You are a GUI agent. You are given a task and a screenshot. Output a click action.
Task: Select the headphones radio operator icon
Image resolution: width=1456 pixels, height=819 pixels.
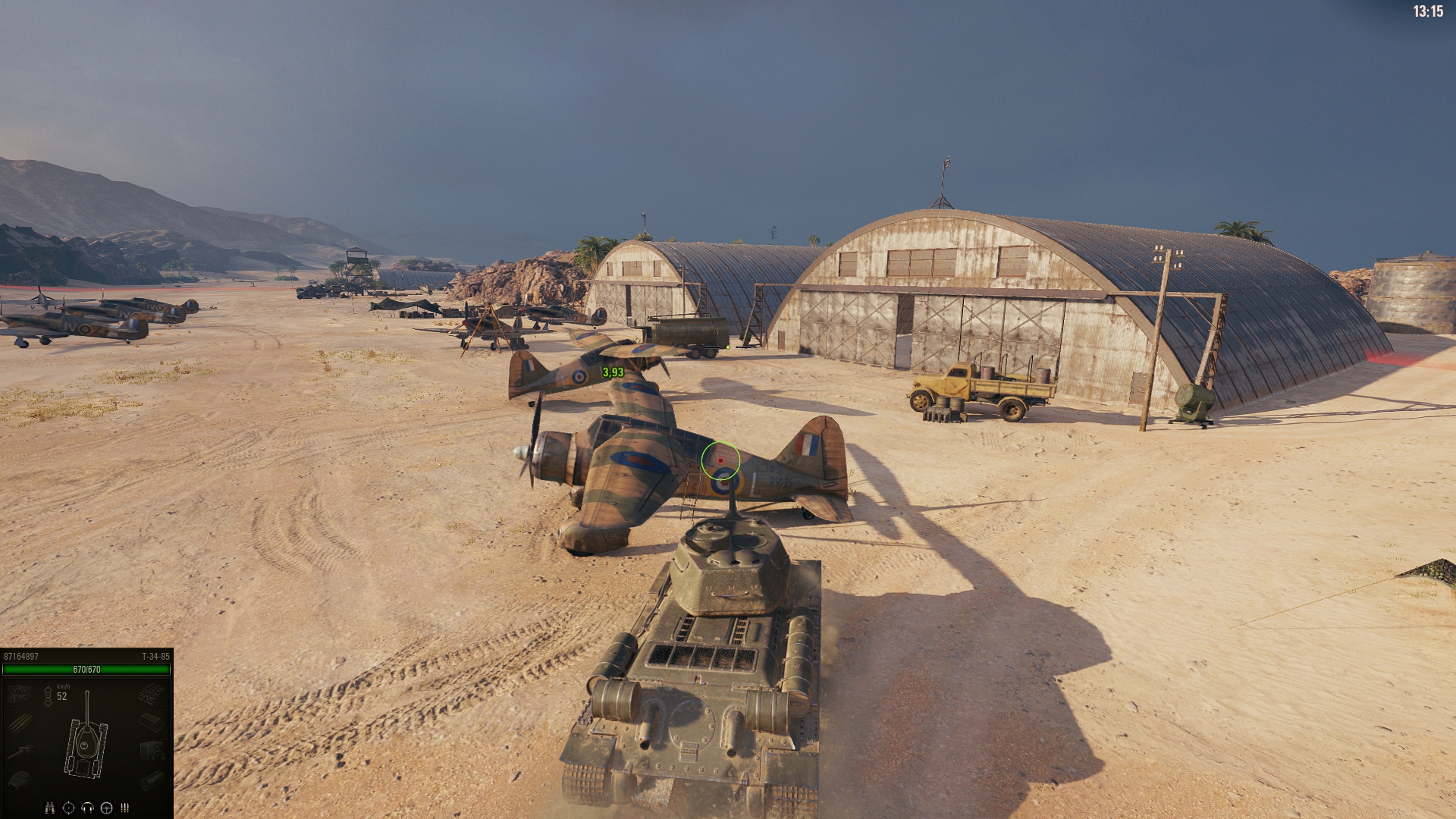[87, 808]
